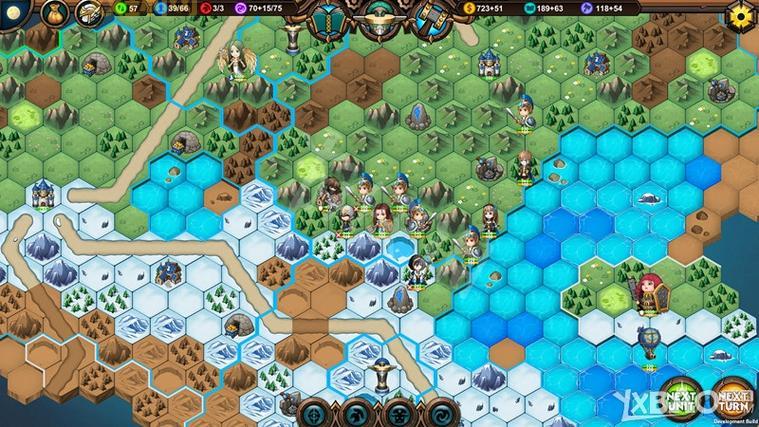The height and width of the screenshot is (427, 759).
Task: End the turn with Next Turn
Action: tap(735, 399)
